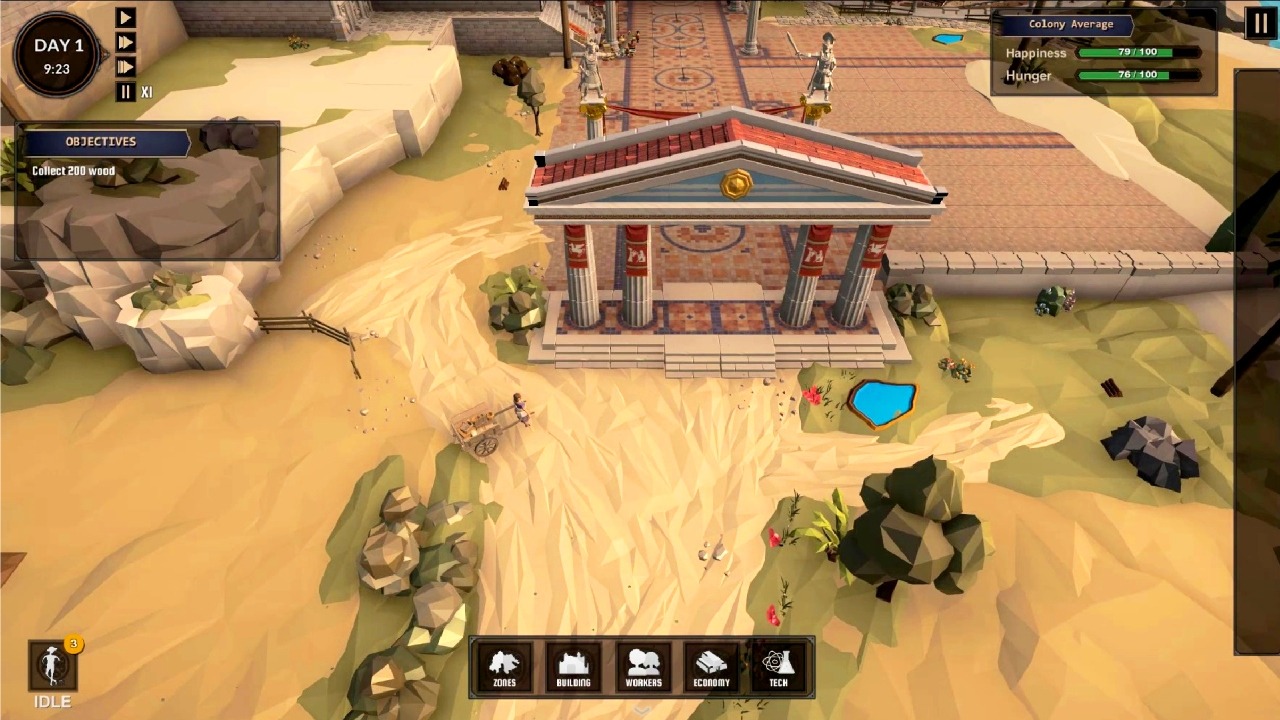The image size is (1280, 720).
Task: Click the DAY 1 clock dial
Action: pyautogui.click(x=57, y=52)
